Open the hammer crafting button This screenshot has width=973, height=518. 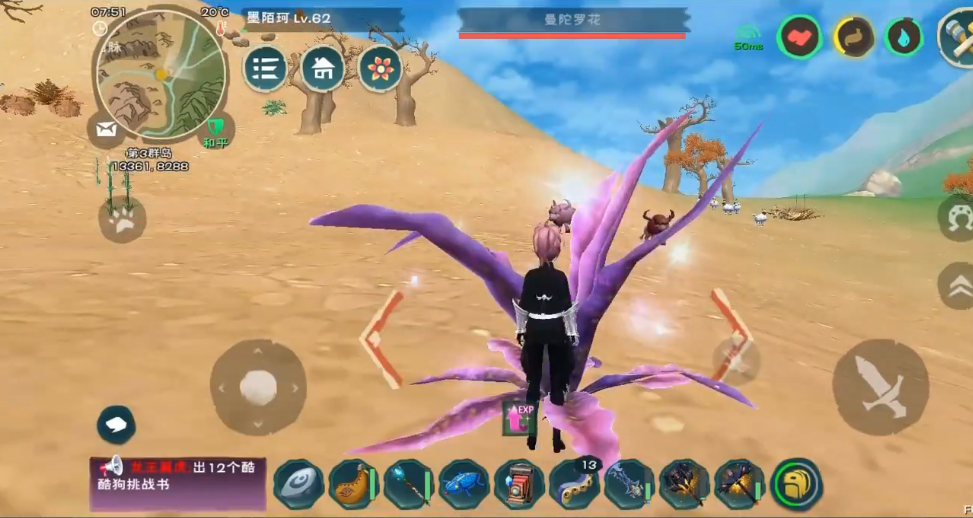pos(956,38)
